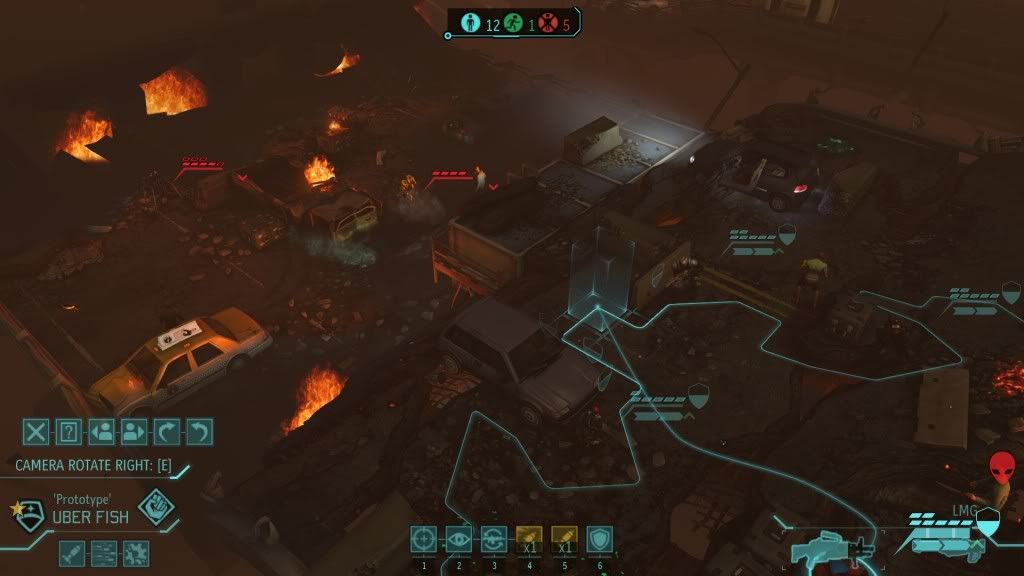Click the red alien head enemy indicator
Viewport: 1024px width, 576px height.
click(1001, 468)
